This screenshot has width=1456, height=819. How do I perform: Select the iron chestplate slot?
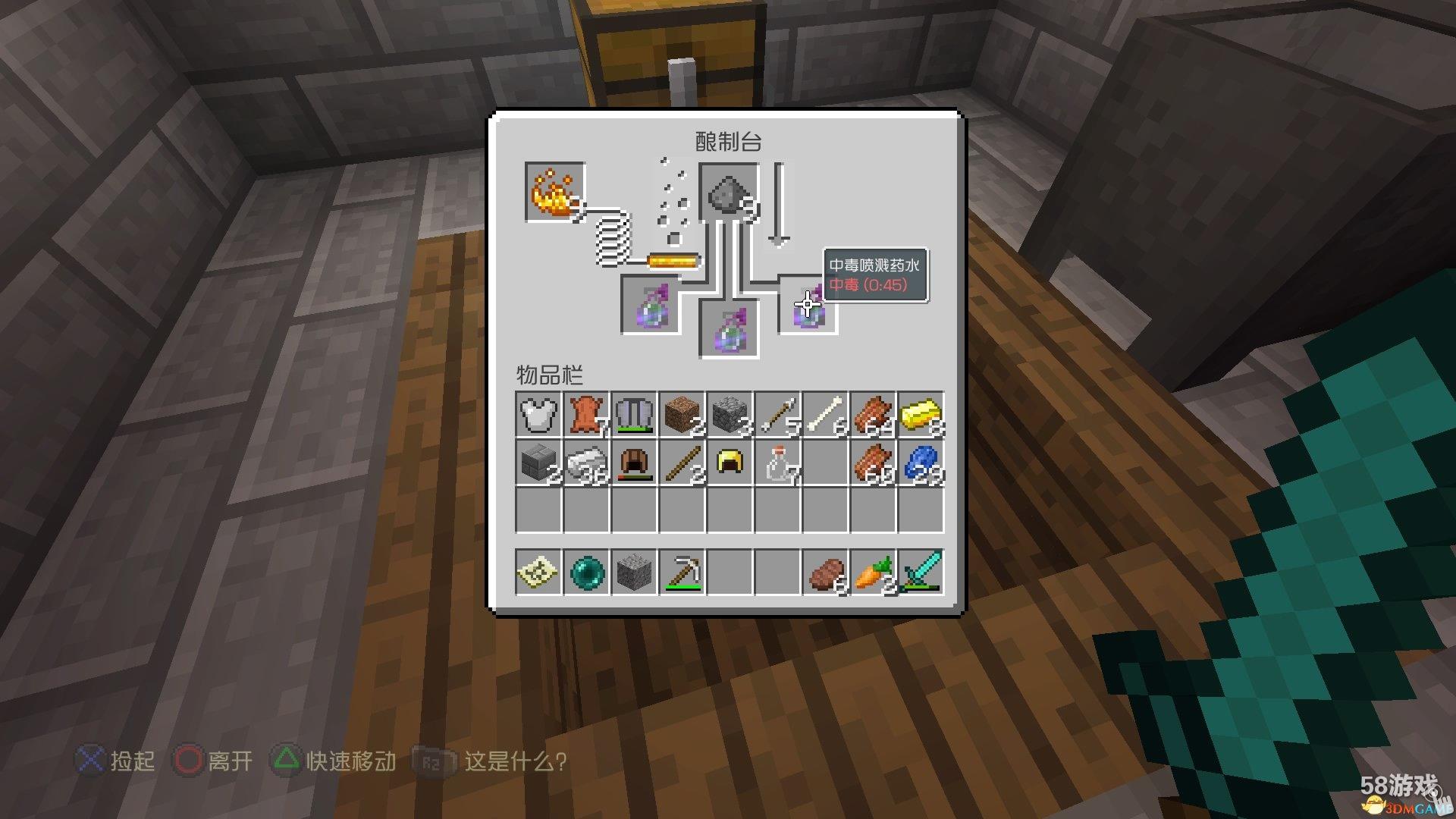(538, 415)
